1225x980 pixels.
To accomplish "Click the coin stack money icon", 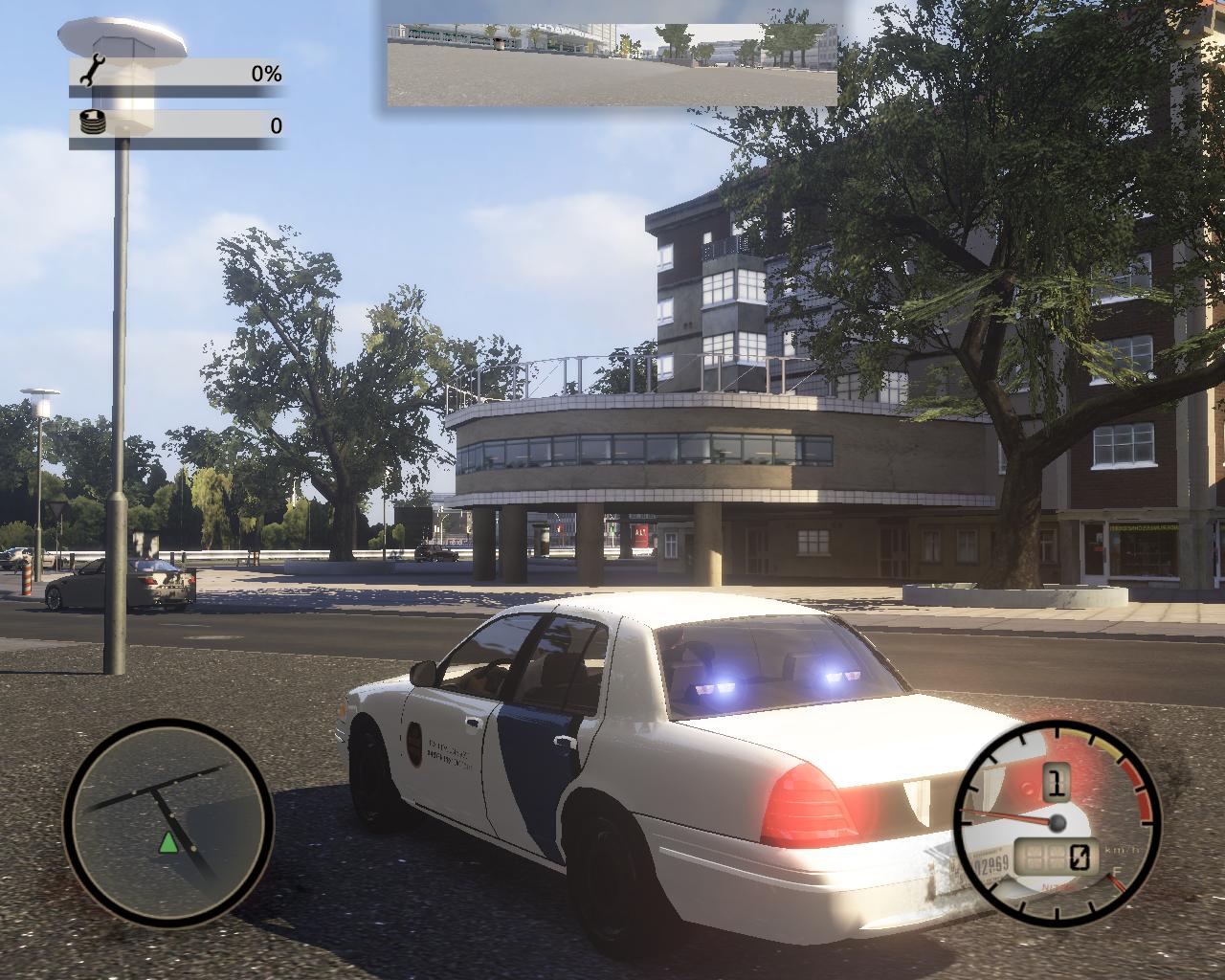I will 93,123.
